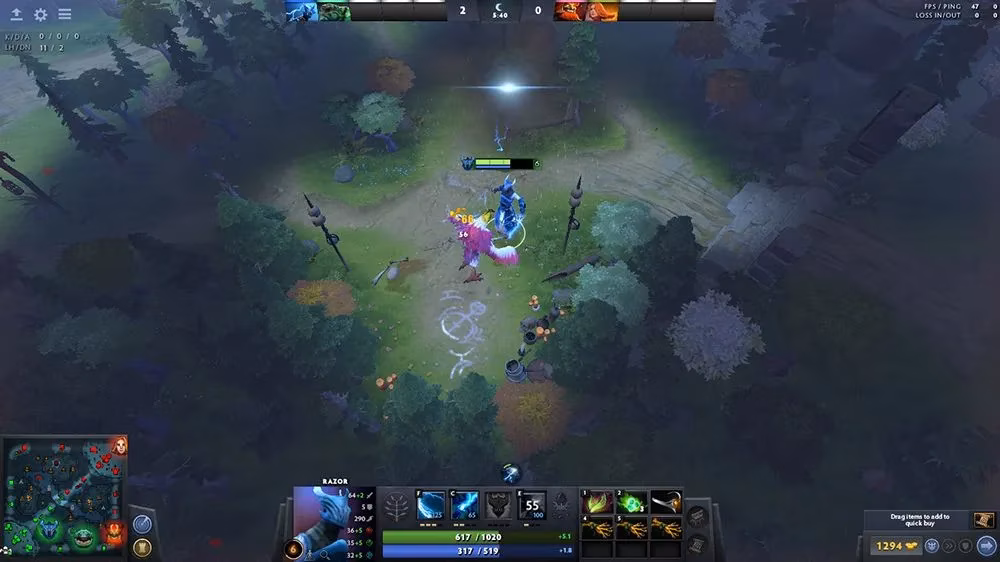Select the courier button next to the gold
The image size is (1000, 562).
coord(931,546)
